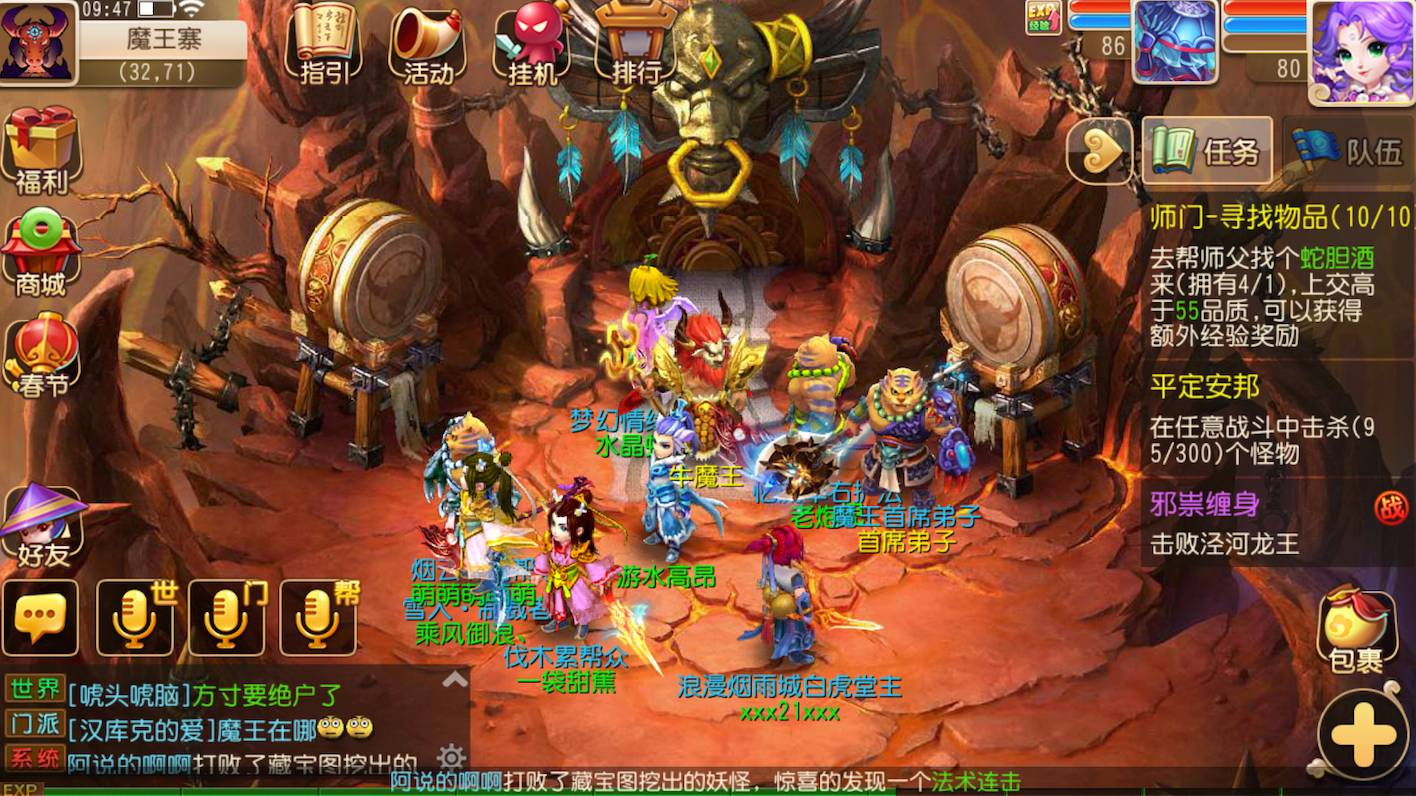1416x796 pixels.
Task: Activate the 帮 guild voice microphone
Action: [x=318, y=618]
